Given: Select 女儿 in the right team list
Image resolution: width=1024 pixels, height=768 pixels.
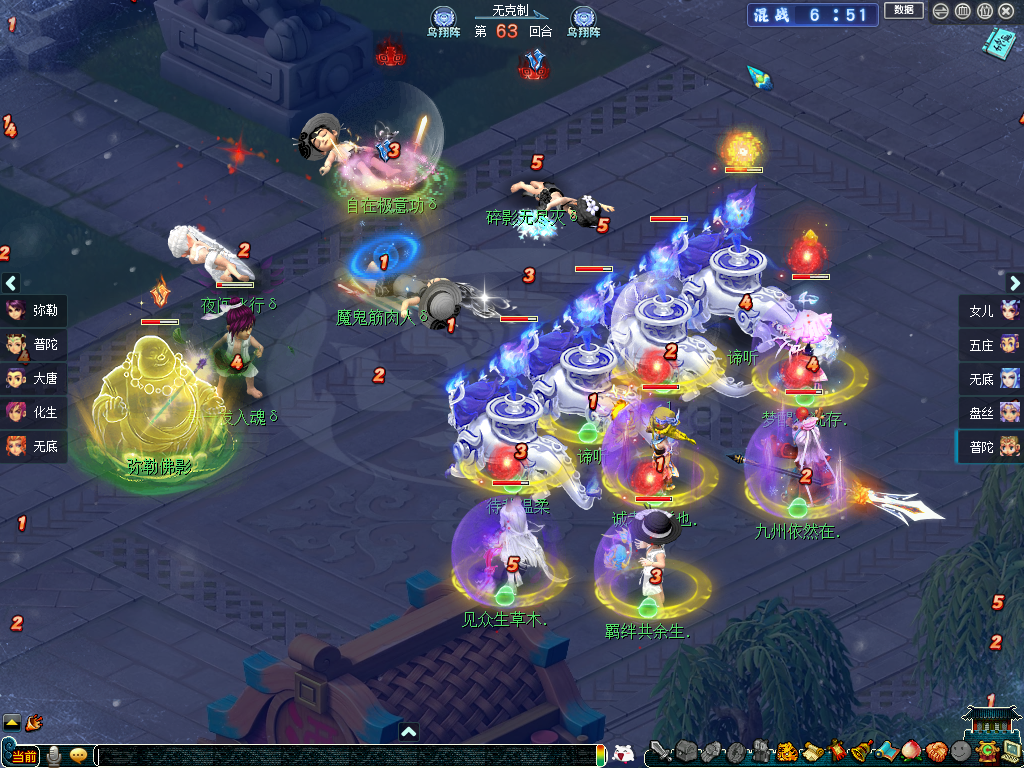Looking at the screenshot, I should tap(991, 310).
